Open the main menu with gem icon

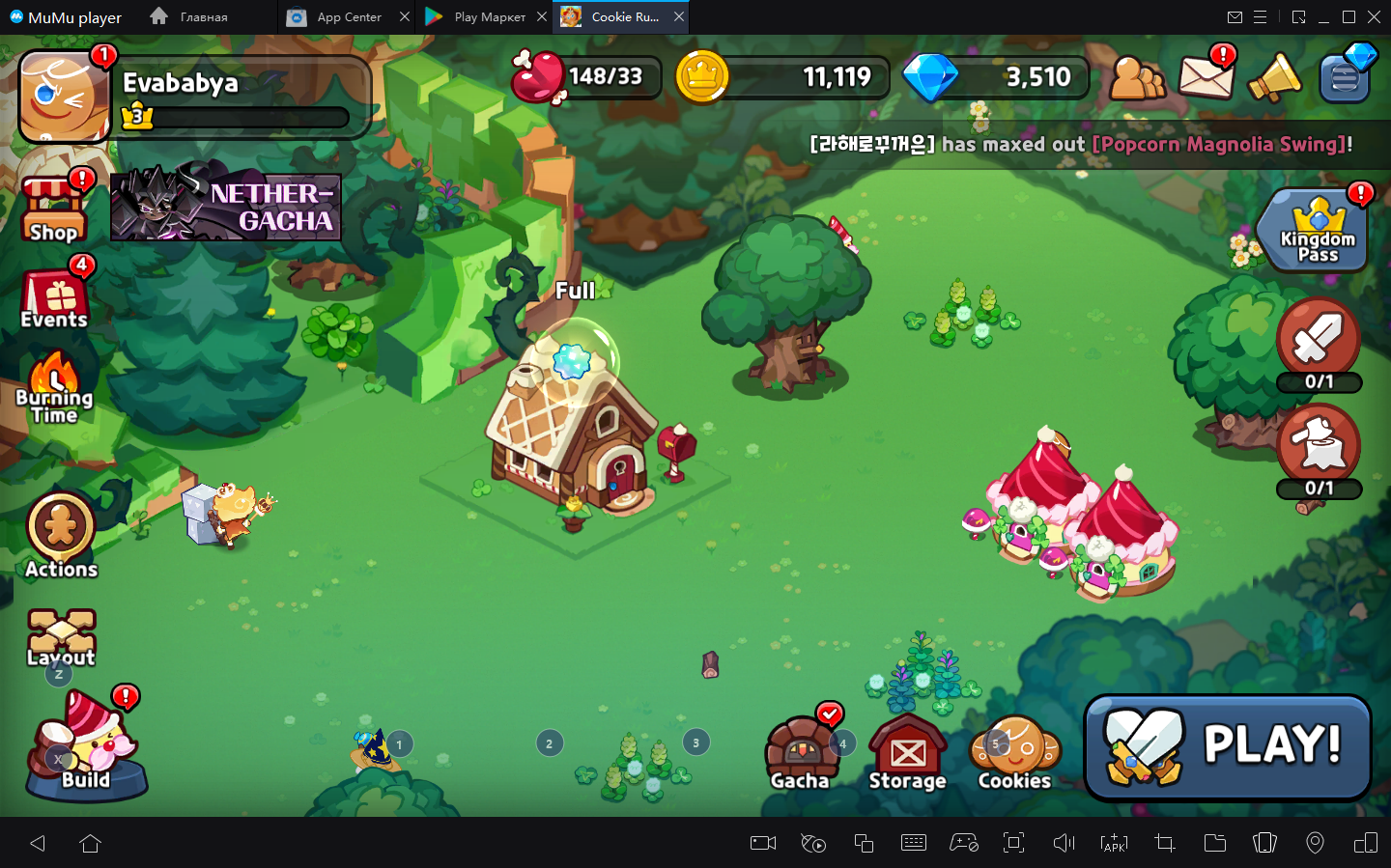(x=1346, y=75)
